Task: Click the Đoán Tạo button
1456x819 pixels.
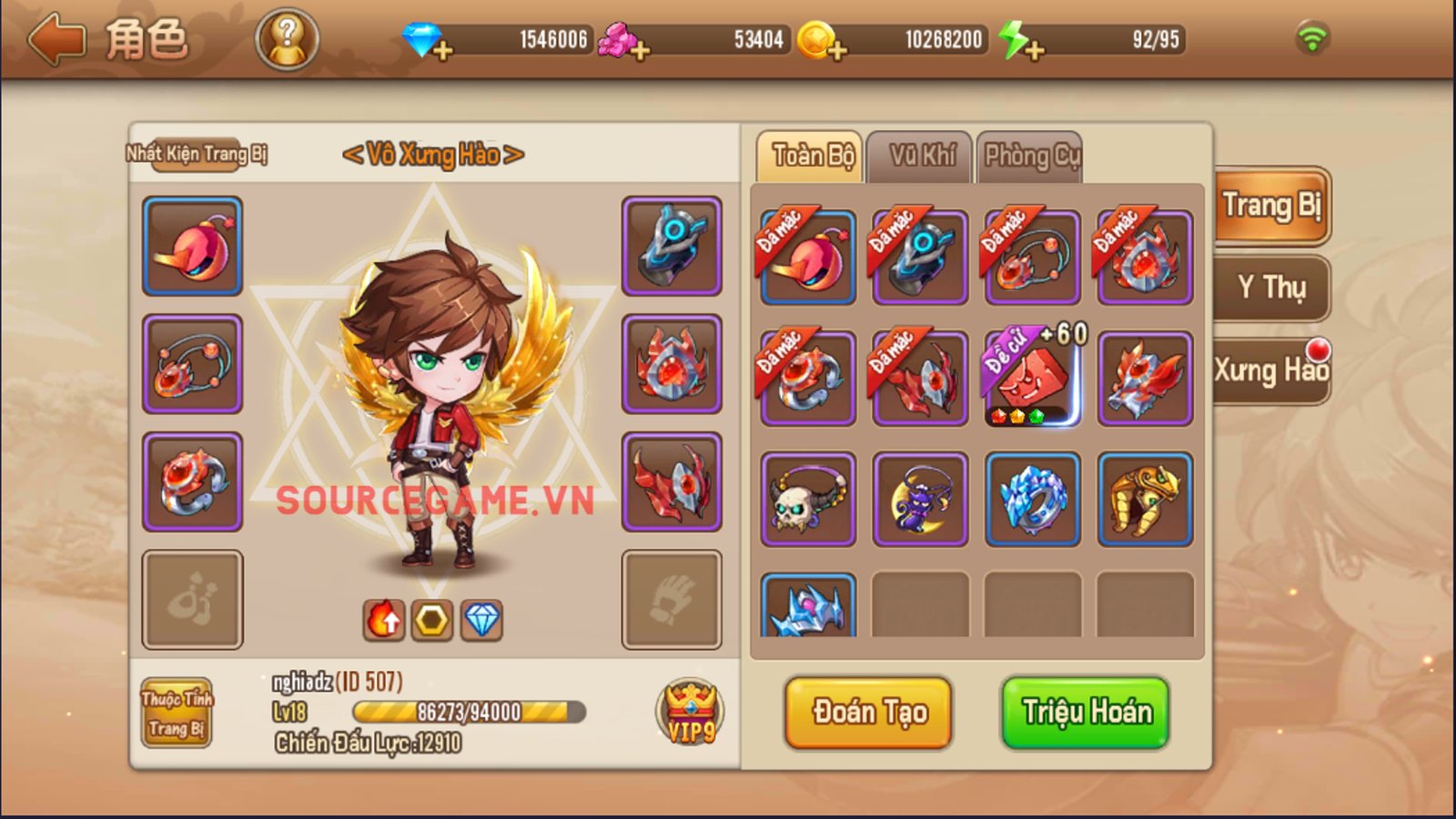Action: pos(869,713)
